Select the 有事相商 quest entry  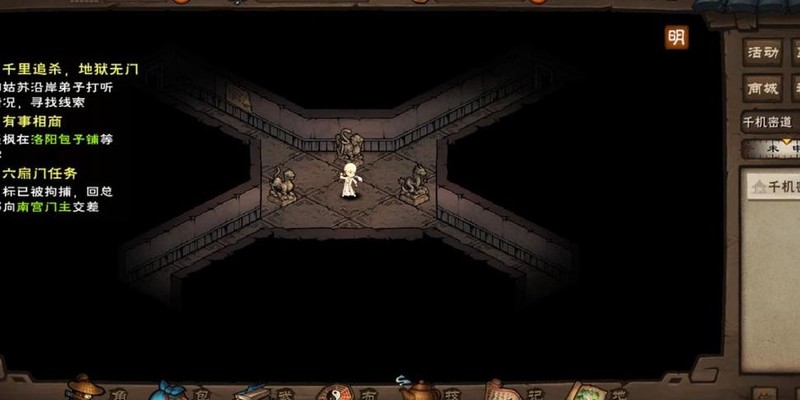pyautogui.click(x=37, y=122)
